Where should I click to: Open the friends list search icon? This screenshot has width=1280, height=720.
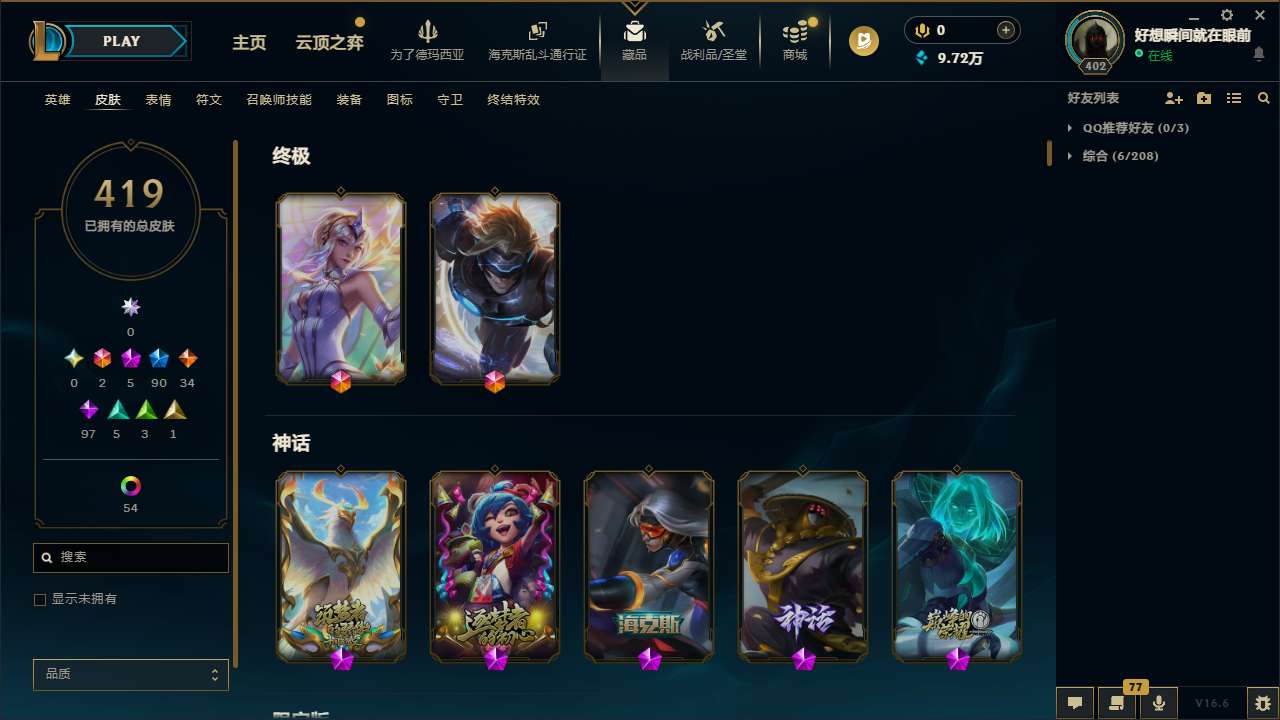coord(1264,98)
